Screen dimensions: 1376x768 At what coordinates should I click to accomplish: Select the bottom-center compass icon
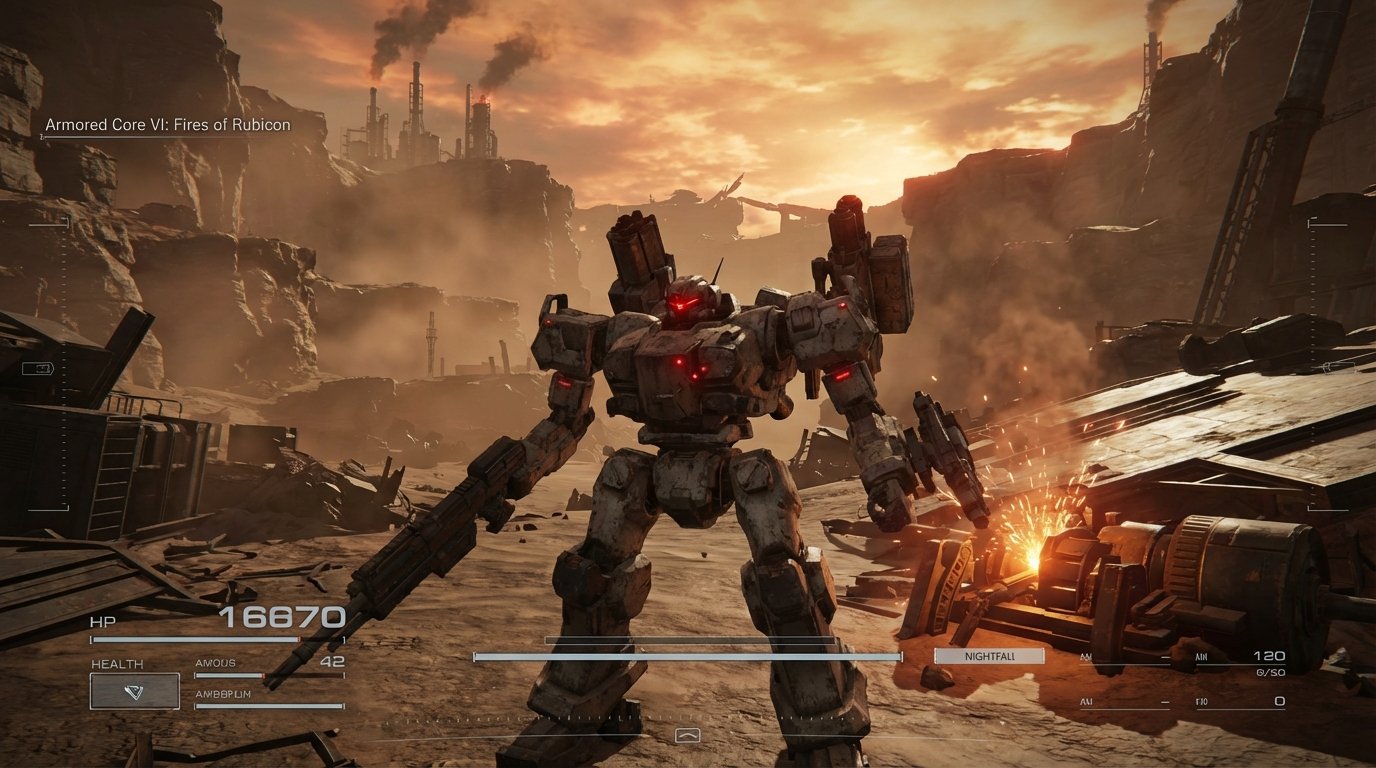click(x=688, y=733)
